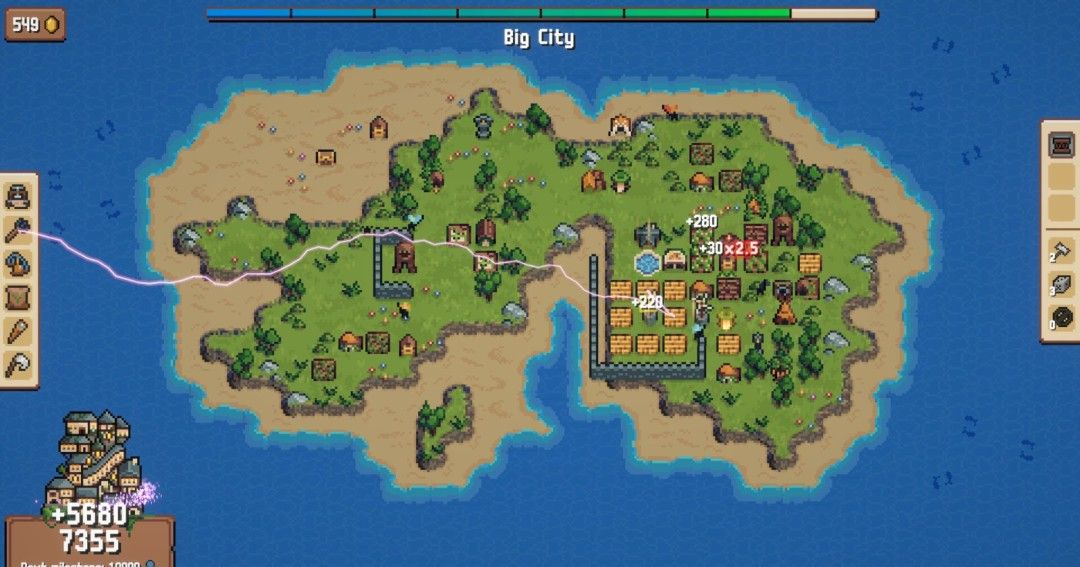Select the pickaxe tool icon

18,263
